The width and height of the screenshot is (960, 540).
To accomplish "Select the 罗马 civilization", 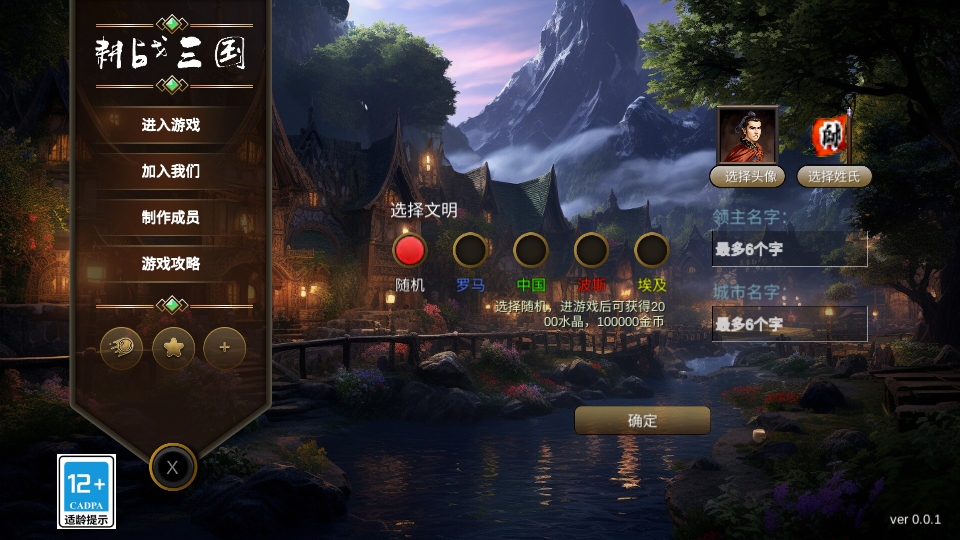I will (470, 250).
